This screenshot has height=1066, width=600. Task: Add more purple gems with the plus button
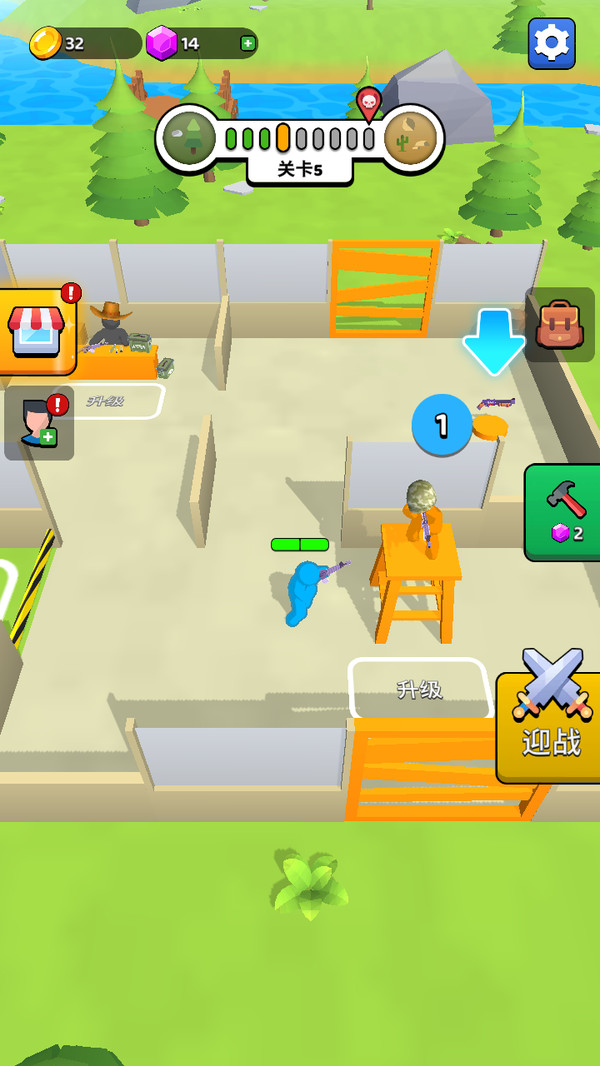click(x=247, y=43)
